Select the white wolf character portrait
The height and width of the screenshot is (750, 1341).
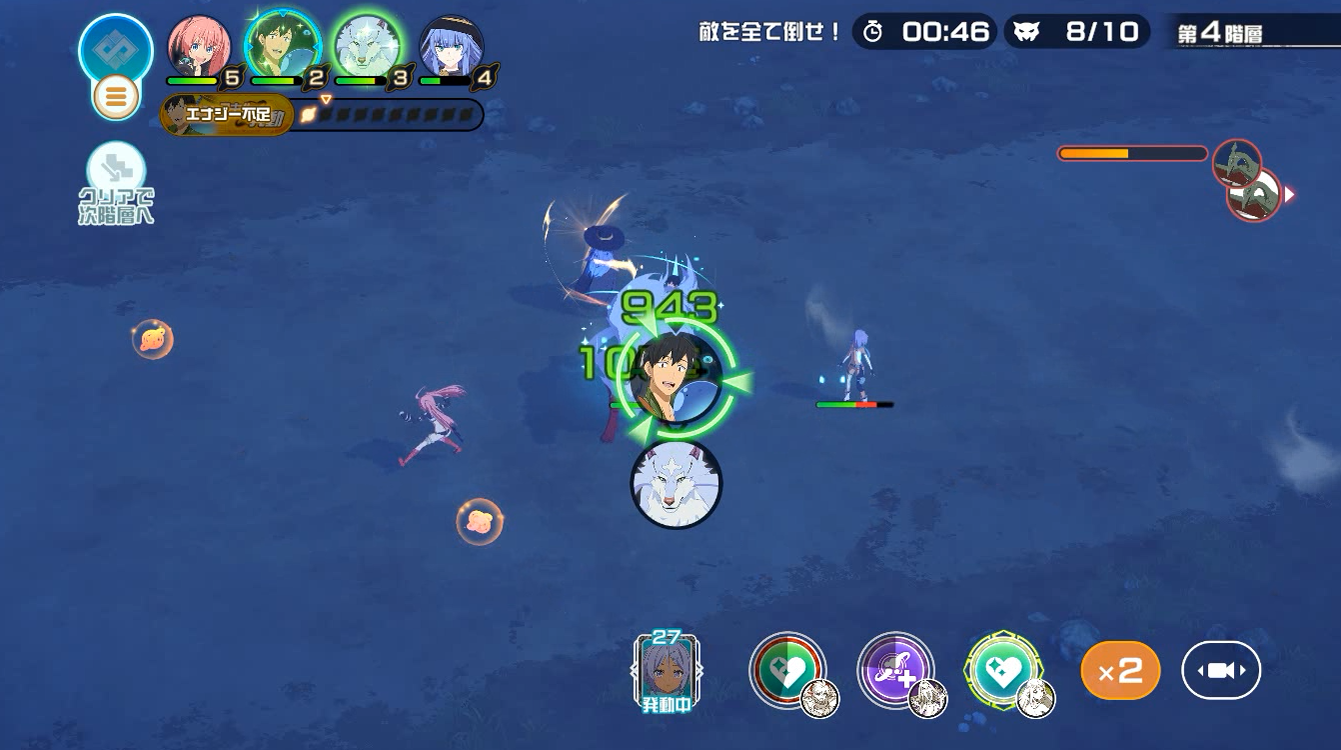click(366, 45)
